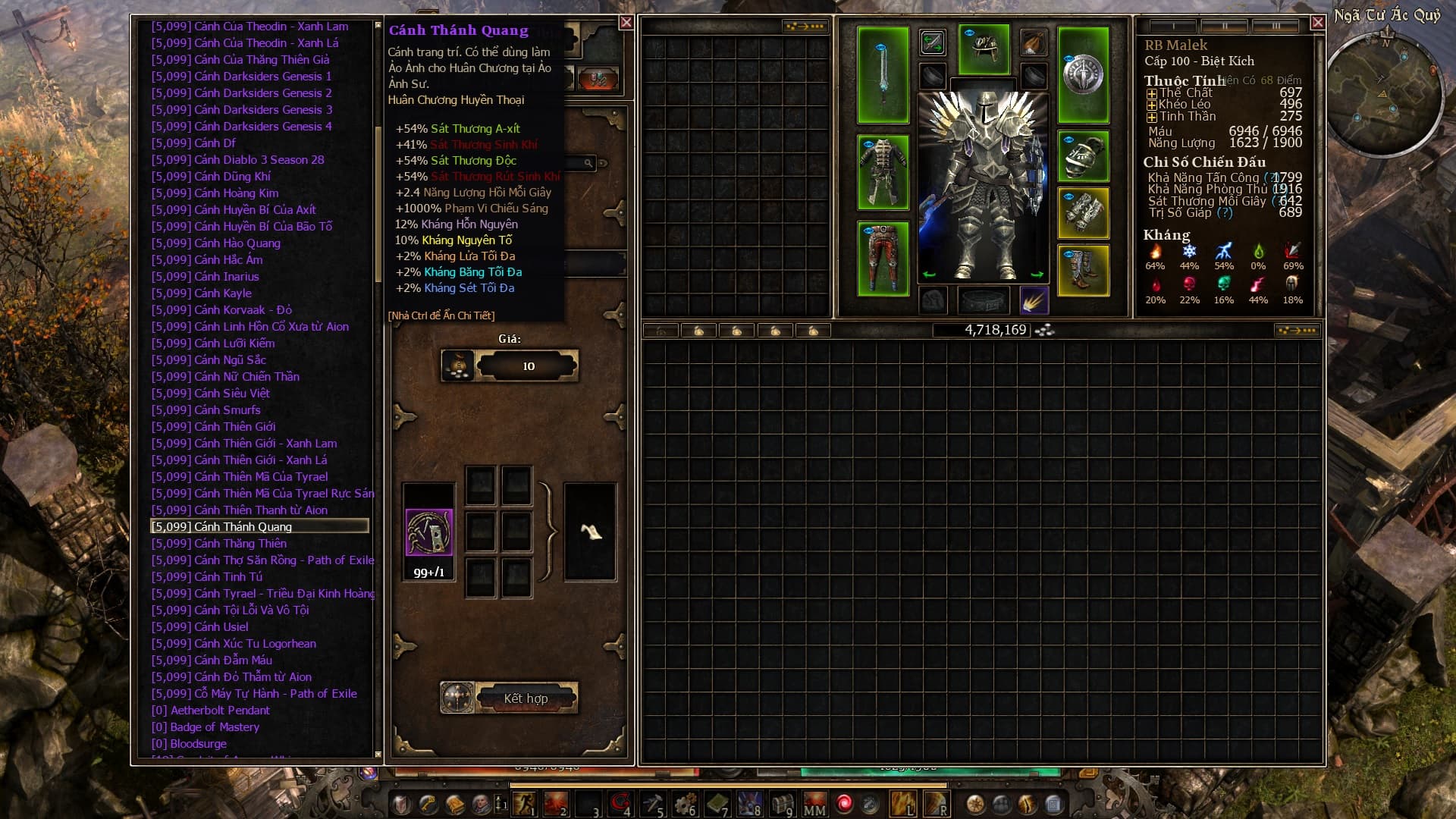Click the Kết hợp combine button
The image size is (1456, 819).
click(x=525, y=698)
